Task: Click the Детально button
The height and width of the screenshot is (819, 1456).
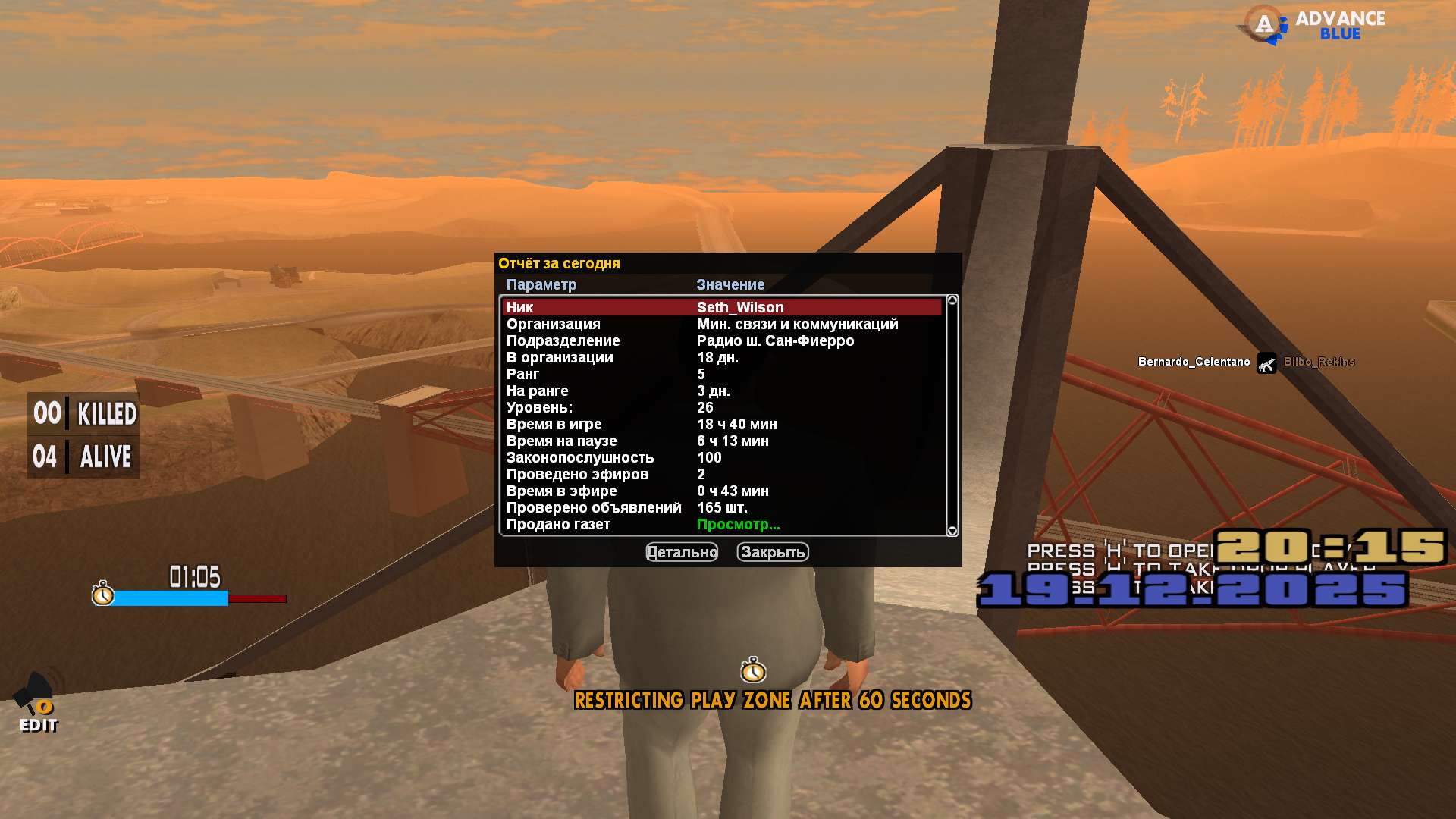Action: pyautogui.click(x=681, y=552)
